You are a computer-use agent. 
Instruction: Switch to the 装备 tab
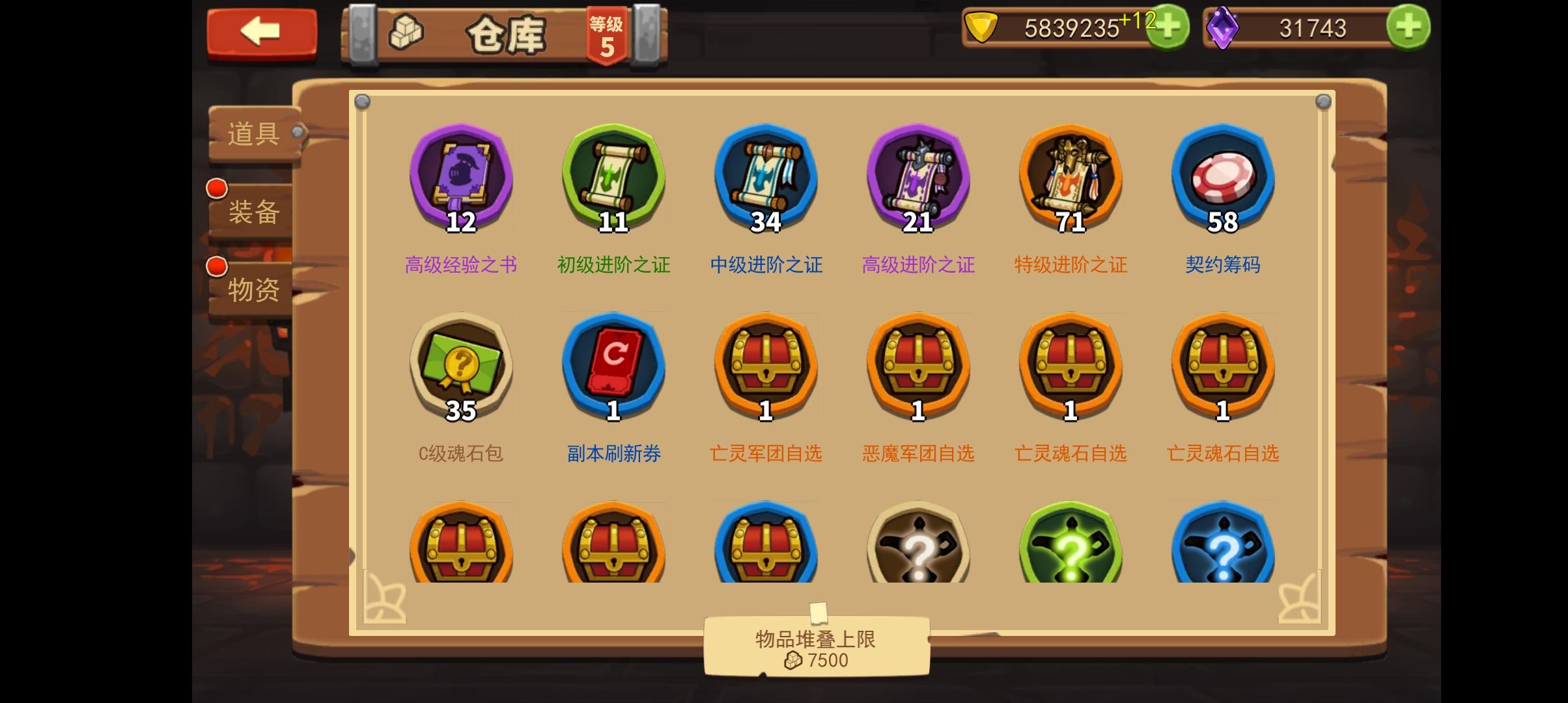pyautogui.click(x=253, y=213)
